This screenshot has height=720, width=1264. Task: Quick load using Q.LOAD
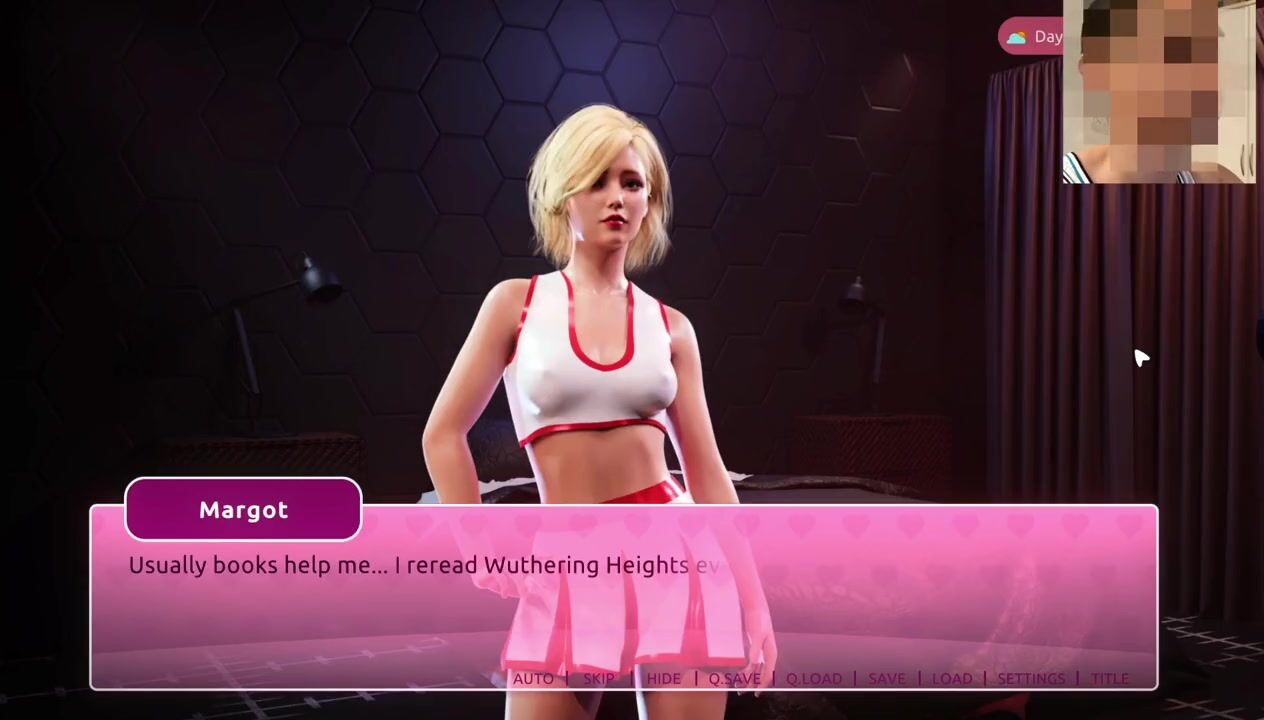(813, 678)
